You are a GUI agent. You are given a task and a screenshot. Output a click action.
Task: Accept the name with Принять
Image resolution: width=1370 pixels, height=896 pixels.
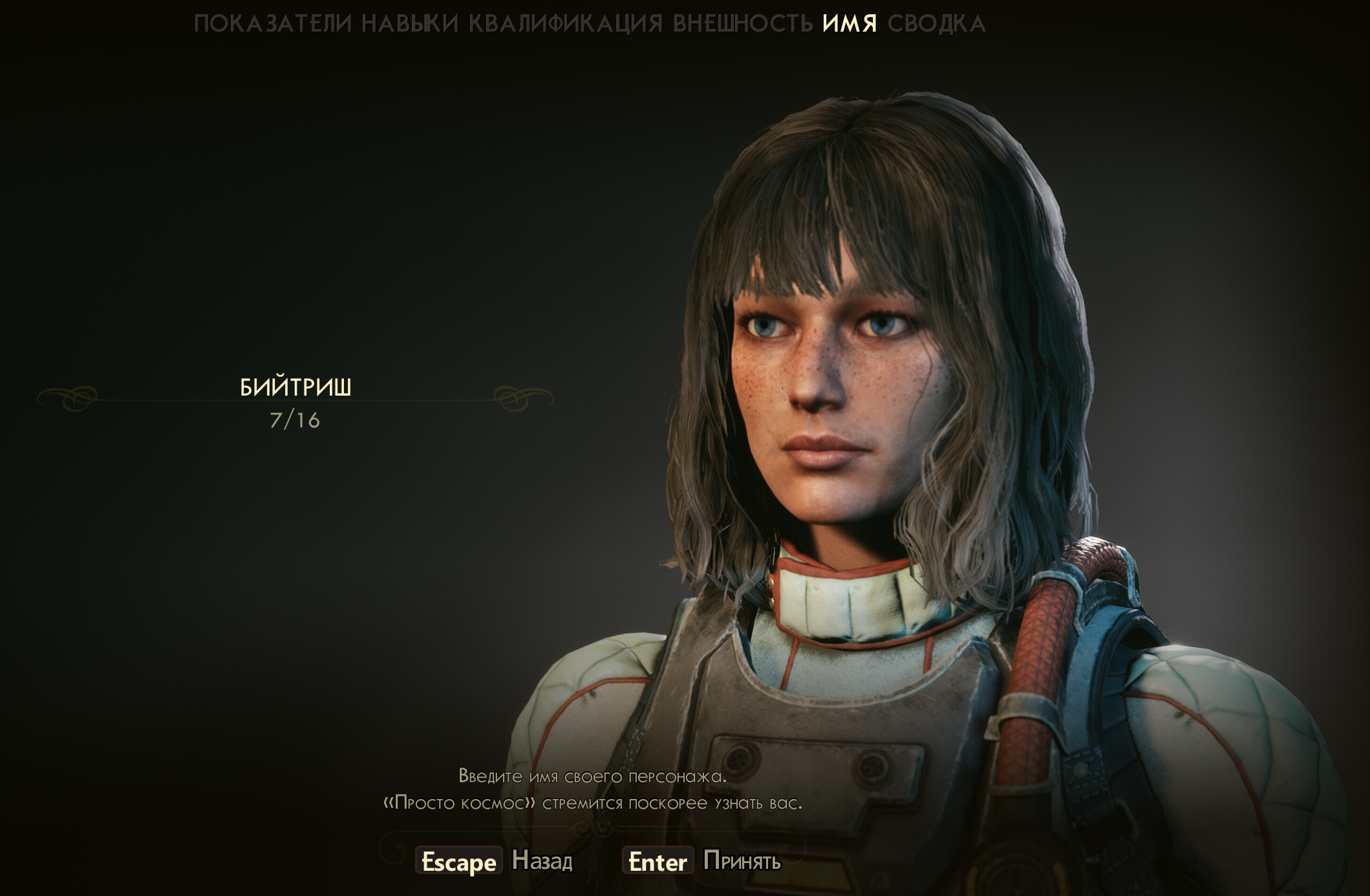pos(742,861)
